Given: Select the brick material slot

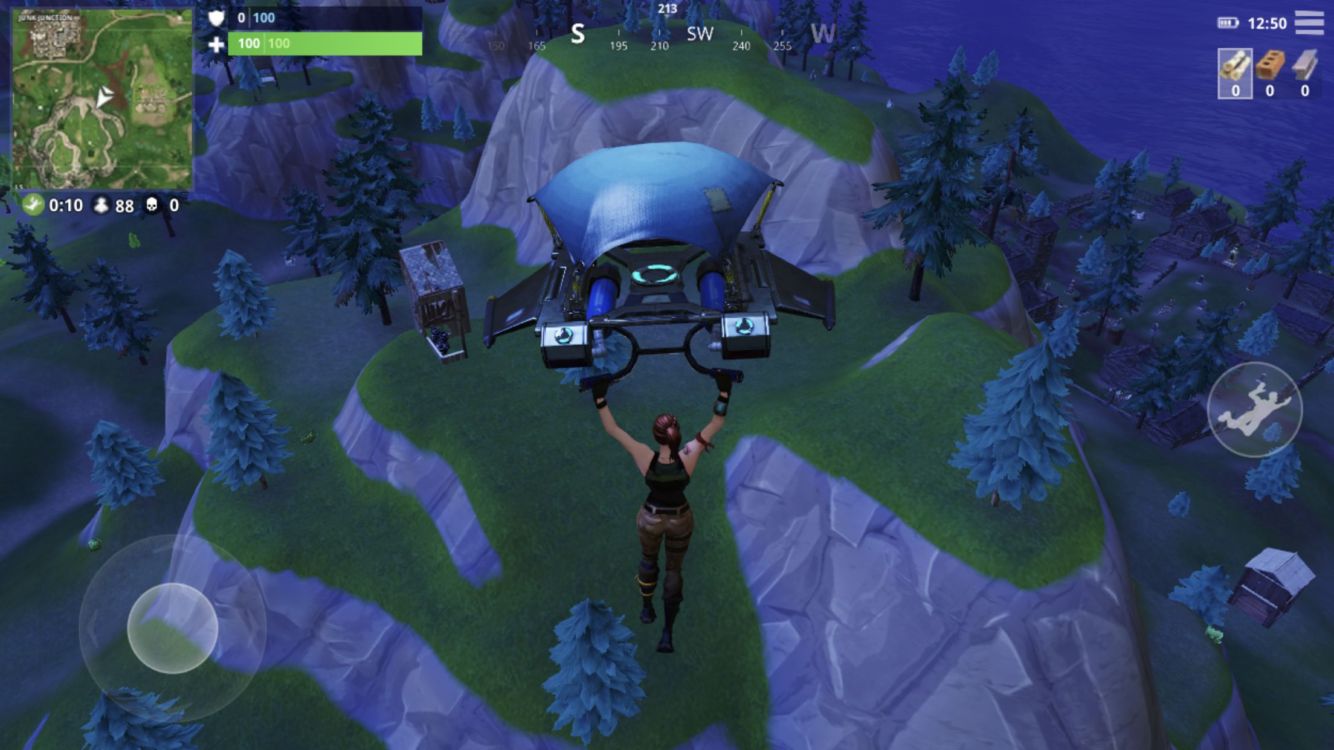Looking at the screenshot, I should point(1270,73).
